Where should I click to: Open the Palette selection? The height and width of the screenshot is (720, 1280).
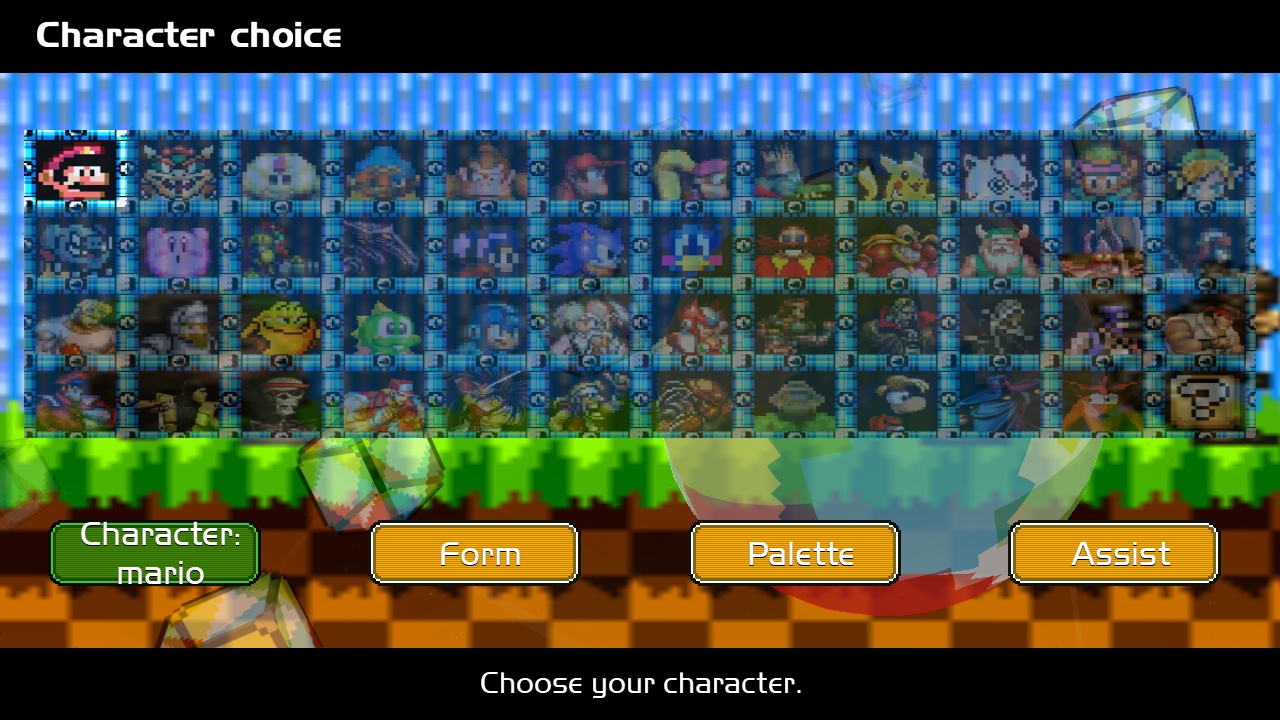(795, 553)
